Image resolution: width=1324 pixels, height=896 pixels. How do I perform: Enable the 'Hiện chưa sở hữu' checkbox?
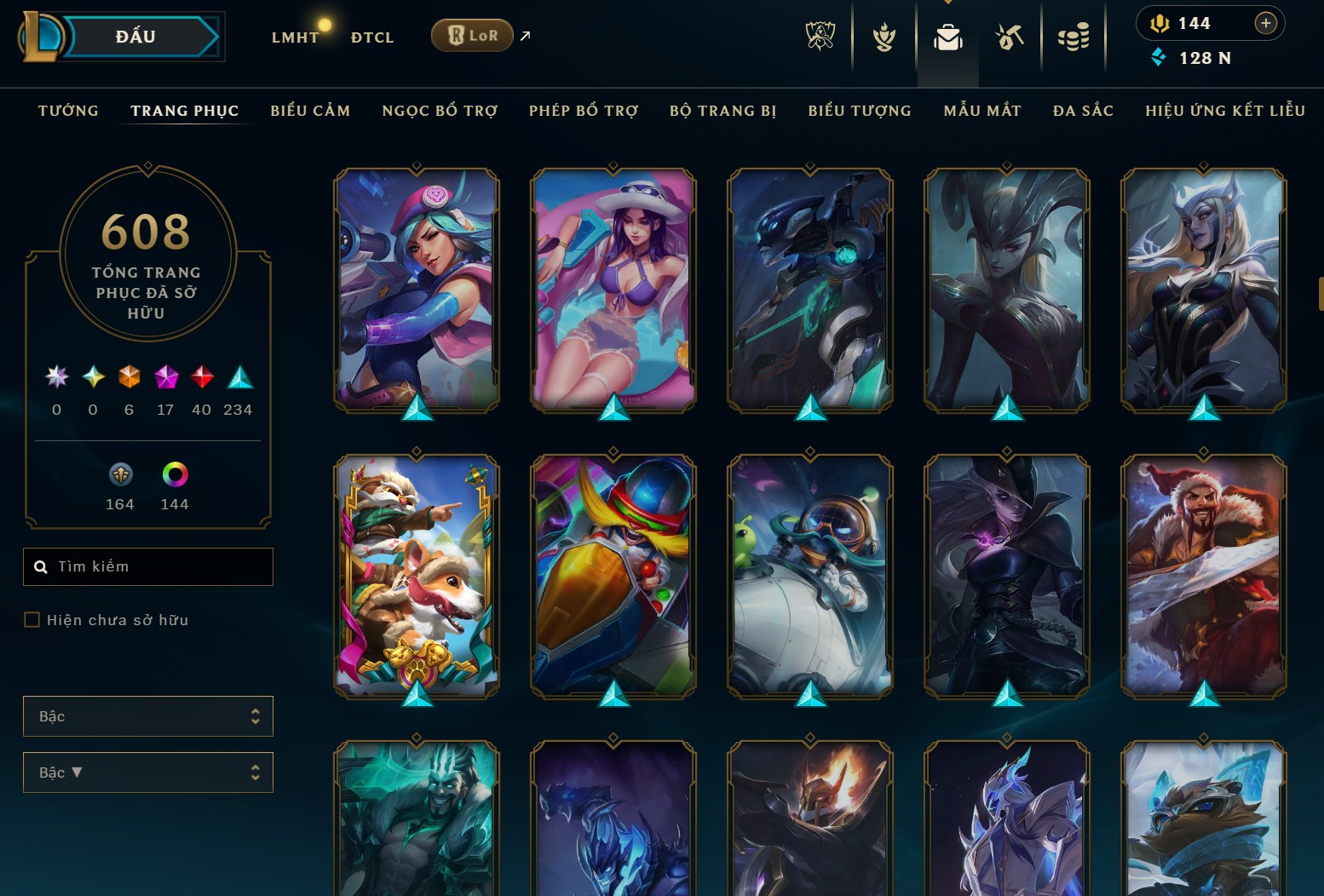tap(31, 620)
